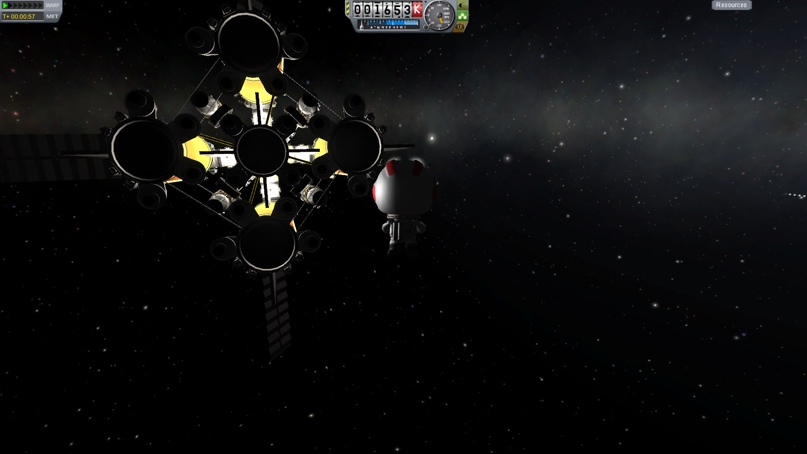Set time warp to the first green arrow
The width and height of the screenshot is (807, 454).
[x=6, y=6]
